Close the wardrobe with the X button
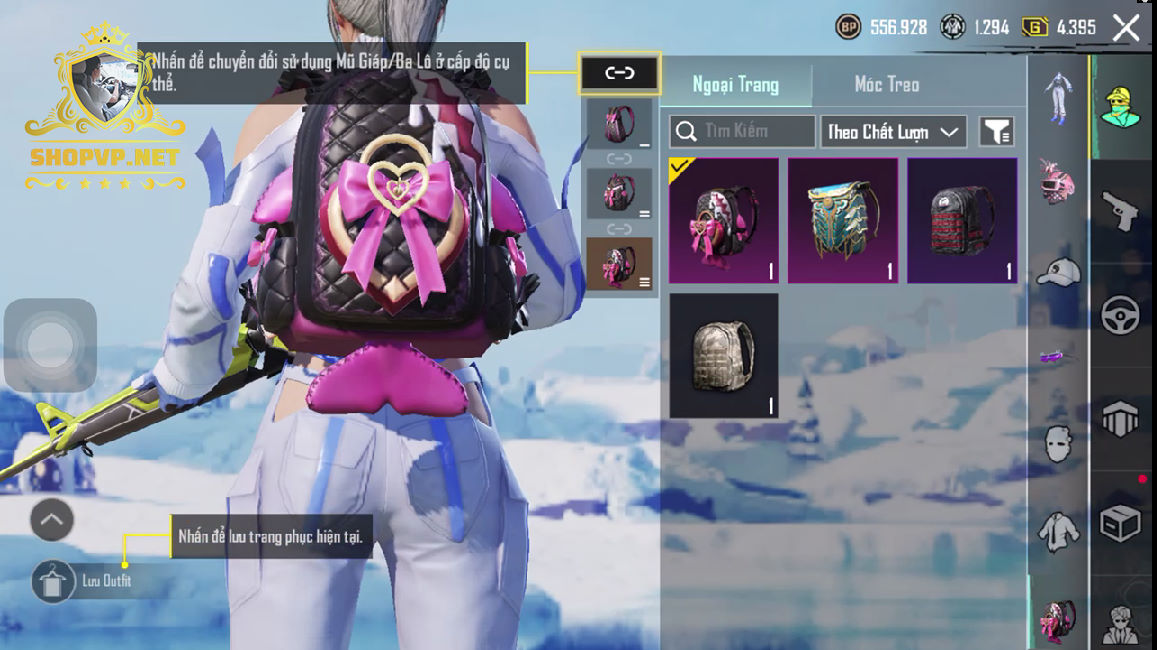1157x650 pixels. pos(1126,28)
